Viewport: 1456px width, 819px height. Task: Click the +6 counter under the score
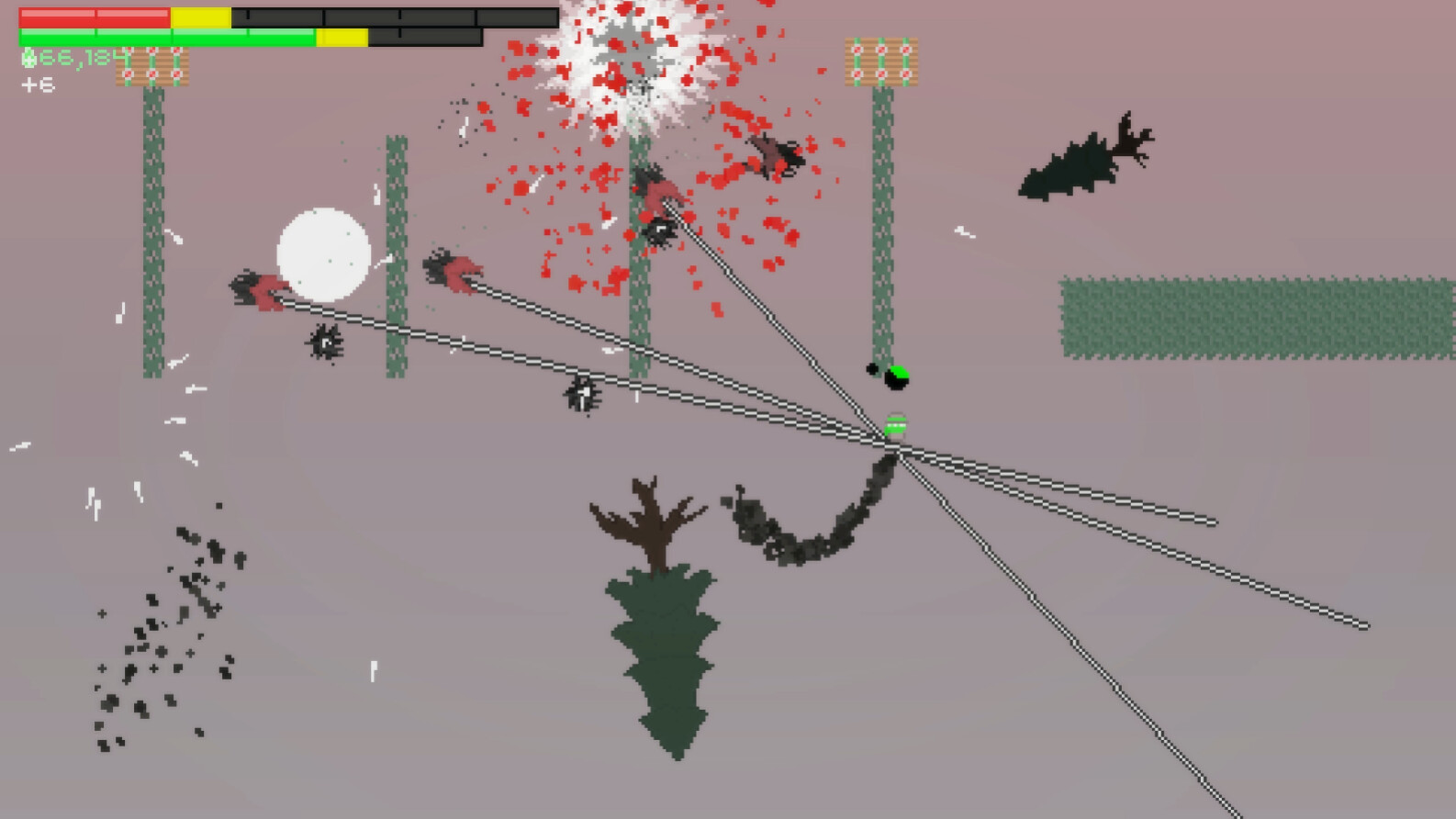[38, 85]
